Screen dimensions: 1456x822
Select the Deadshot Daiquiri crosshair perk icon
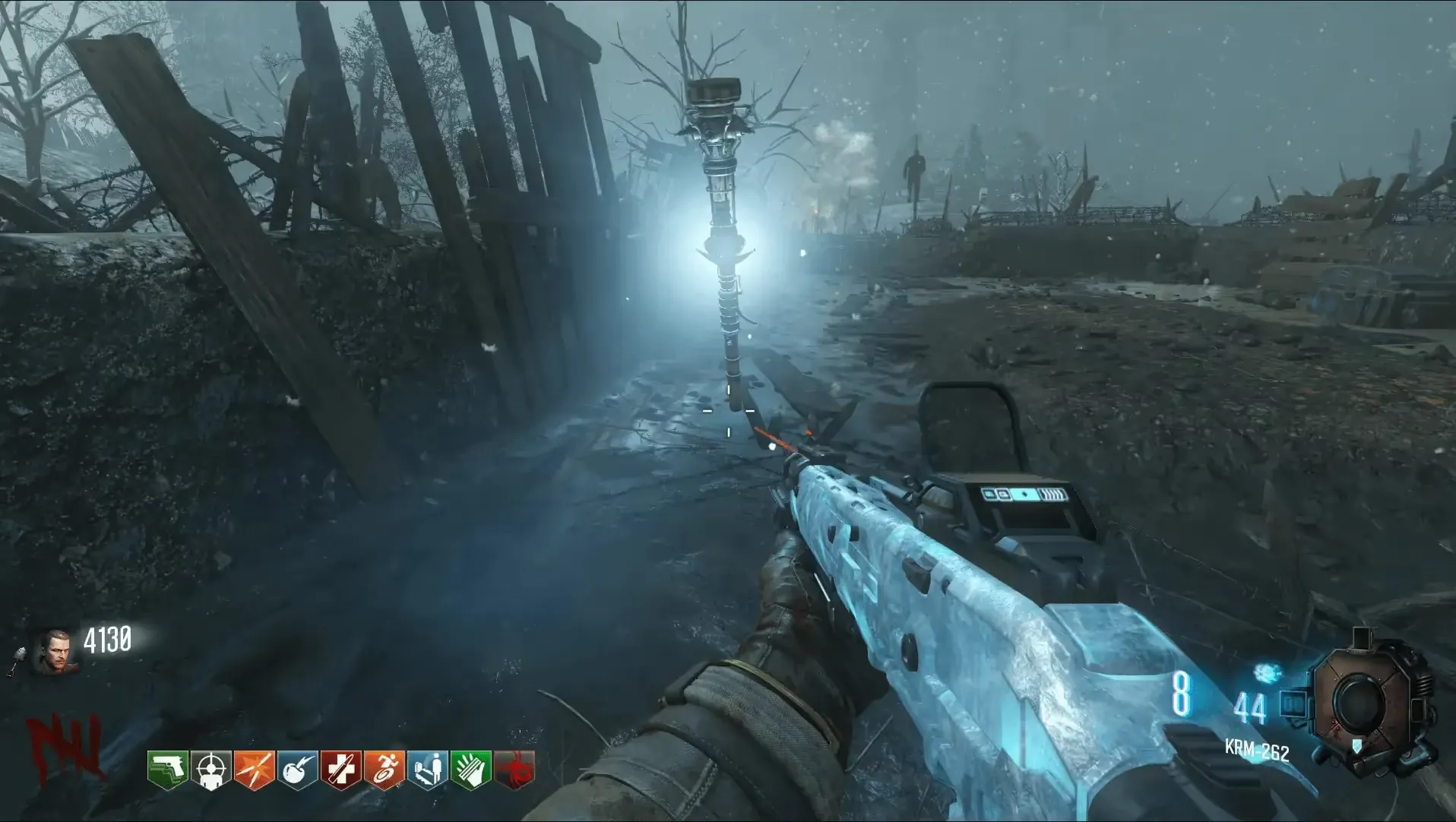(x=210, y=770)
